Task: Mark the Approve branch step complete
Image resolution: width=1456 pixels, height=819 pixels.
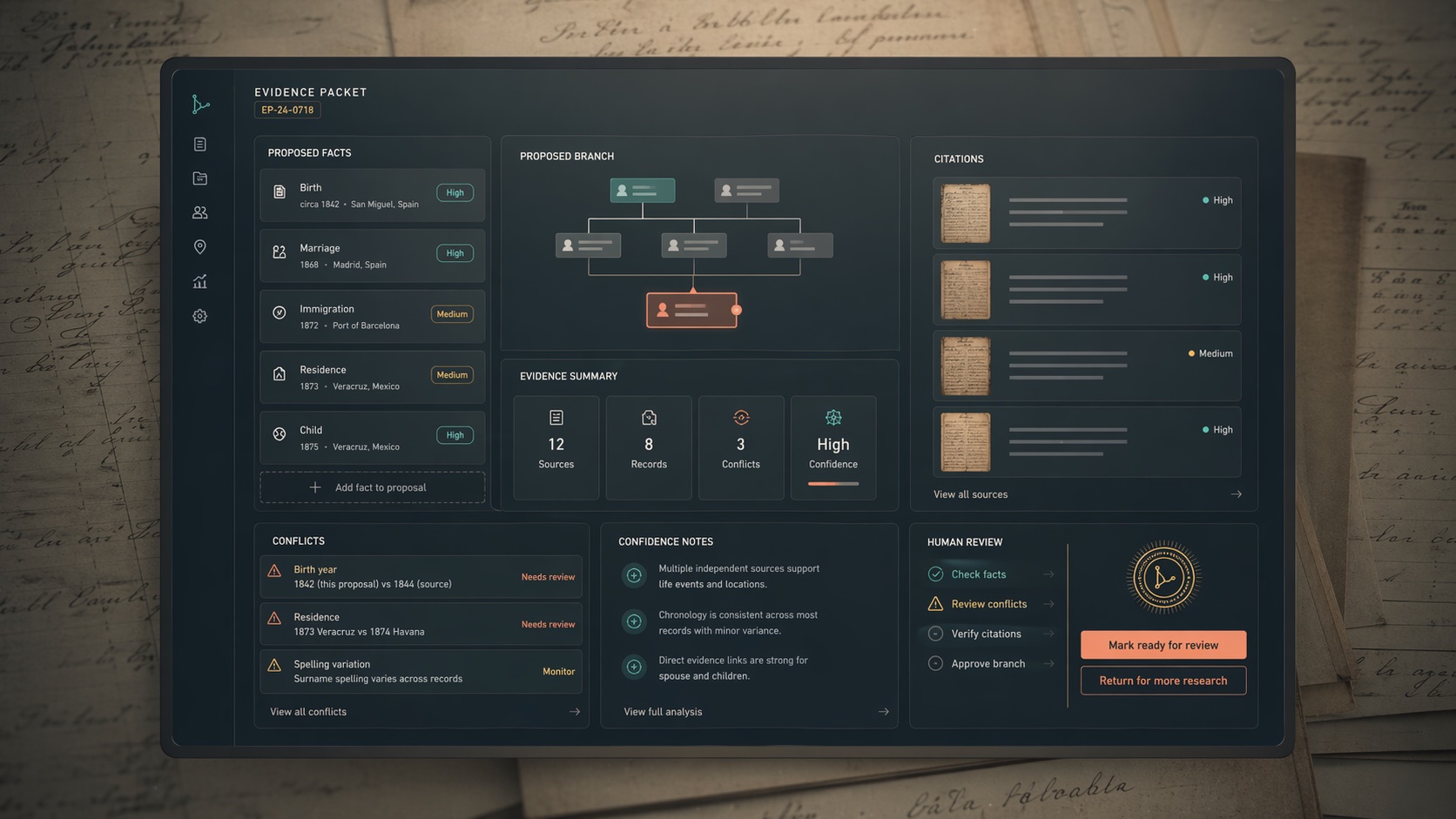Action: [x=934, y=662]
